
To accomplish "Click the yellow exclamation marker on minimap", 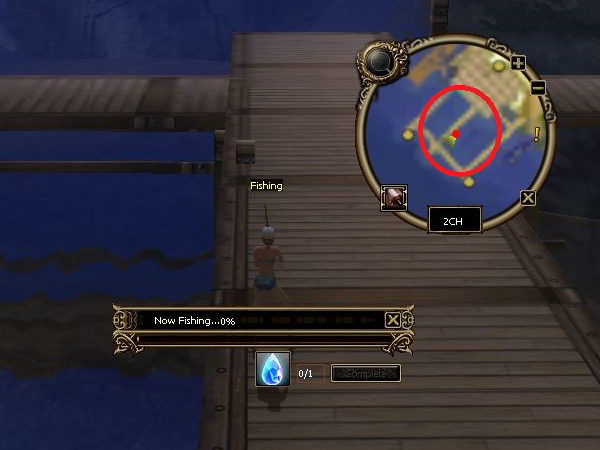I will (537, 134).
